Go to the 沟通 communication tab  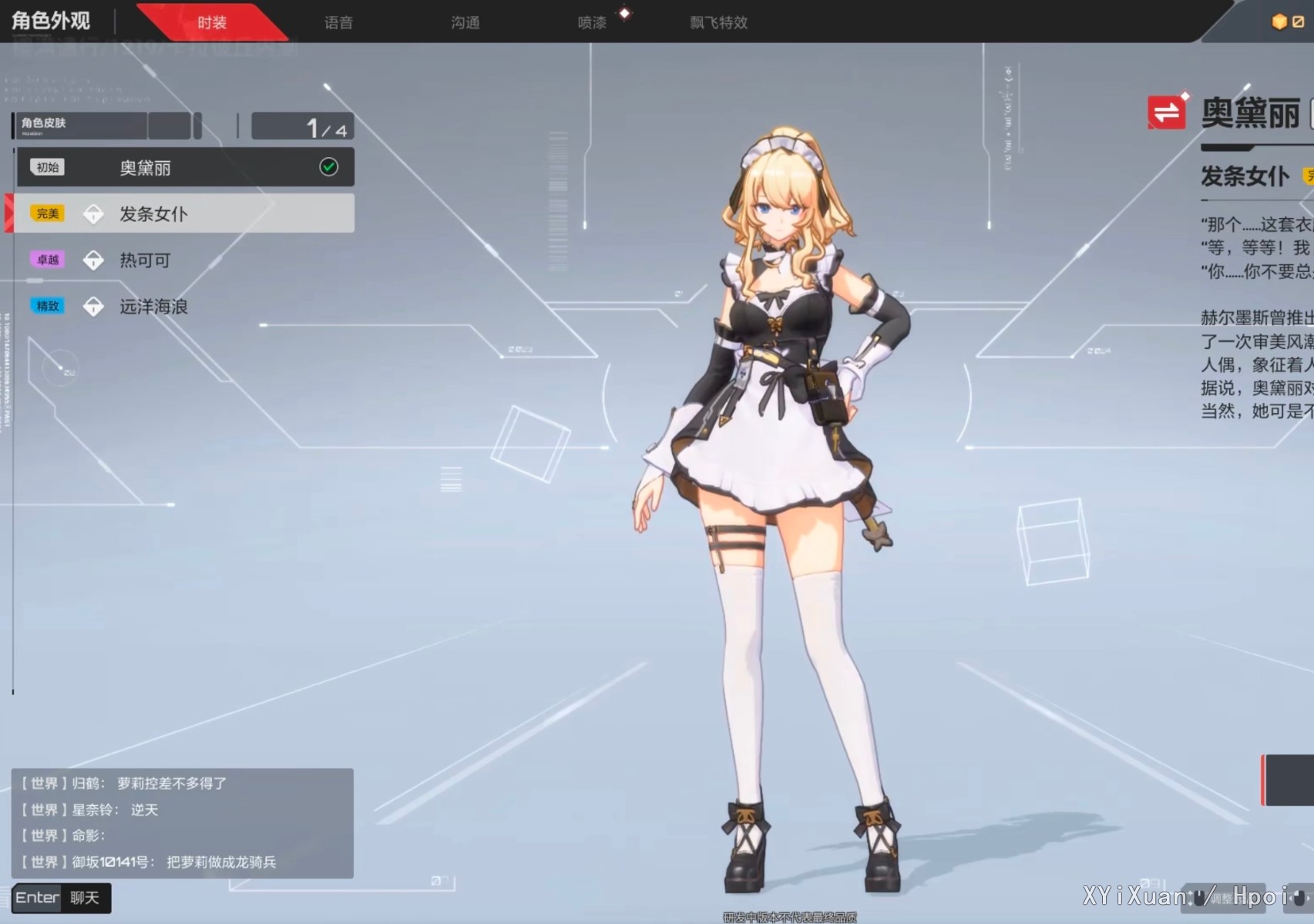click(x=465, y=22)
